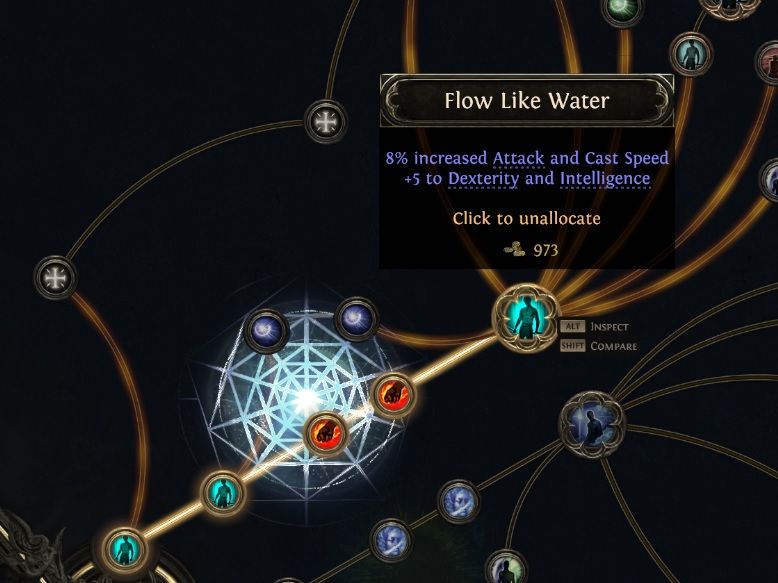Viewport: 778px width, 583px height.
Task: Pick the teal figure node beside the tooltip title
Action: (x=688, y=51)
